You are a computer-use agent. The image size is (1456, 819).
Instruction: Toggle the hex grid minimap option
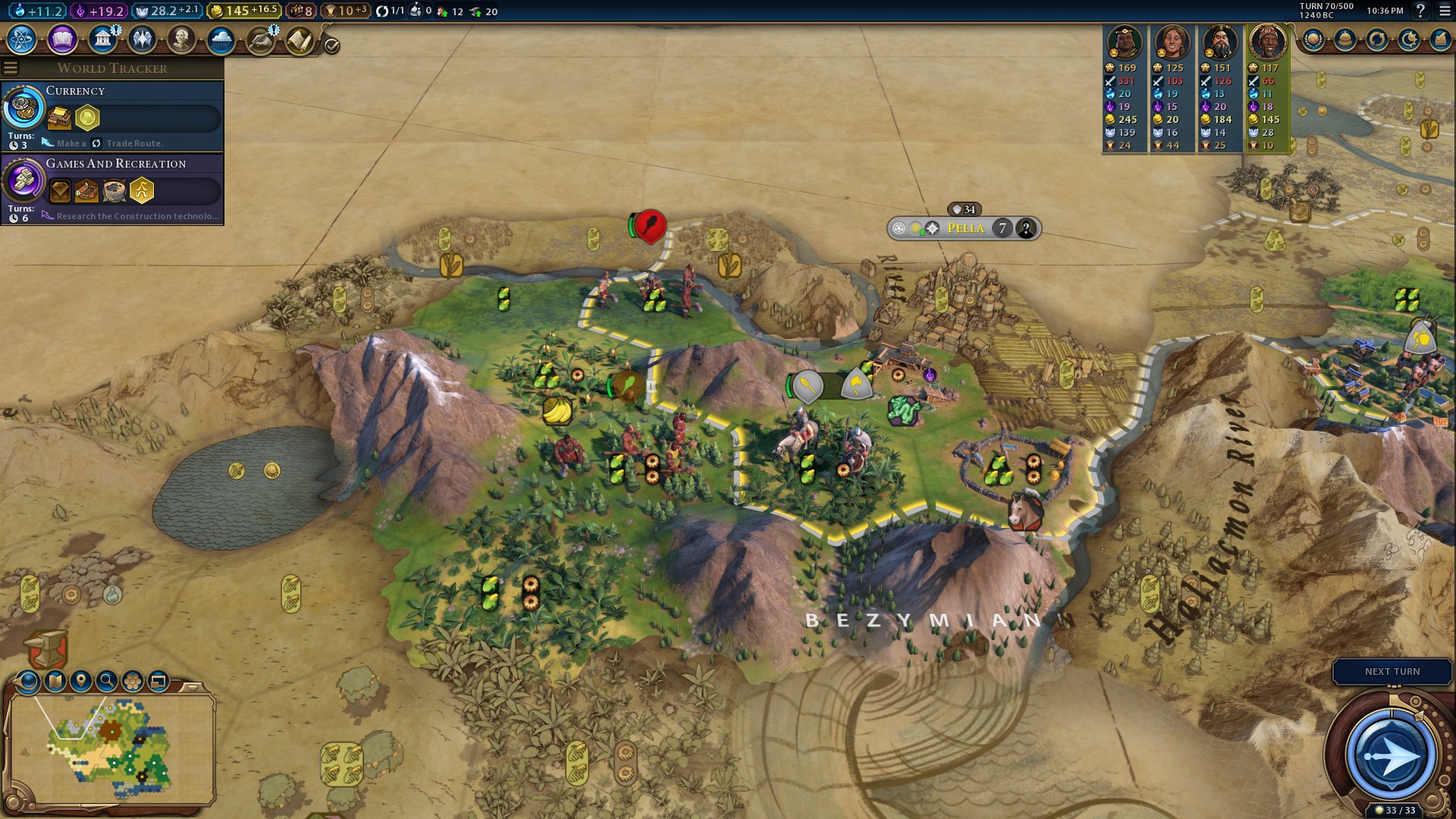click(133, 681)
